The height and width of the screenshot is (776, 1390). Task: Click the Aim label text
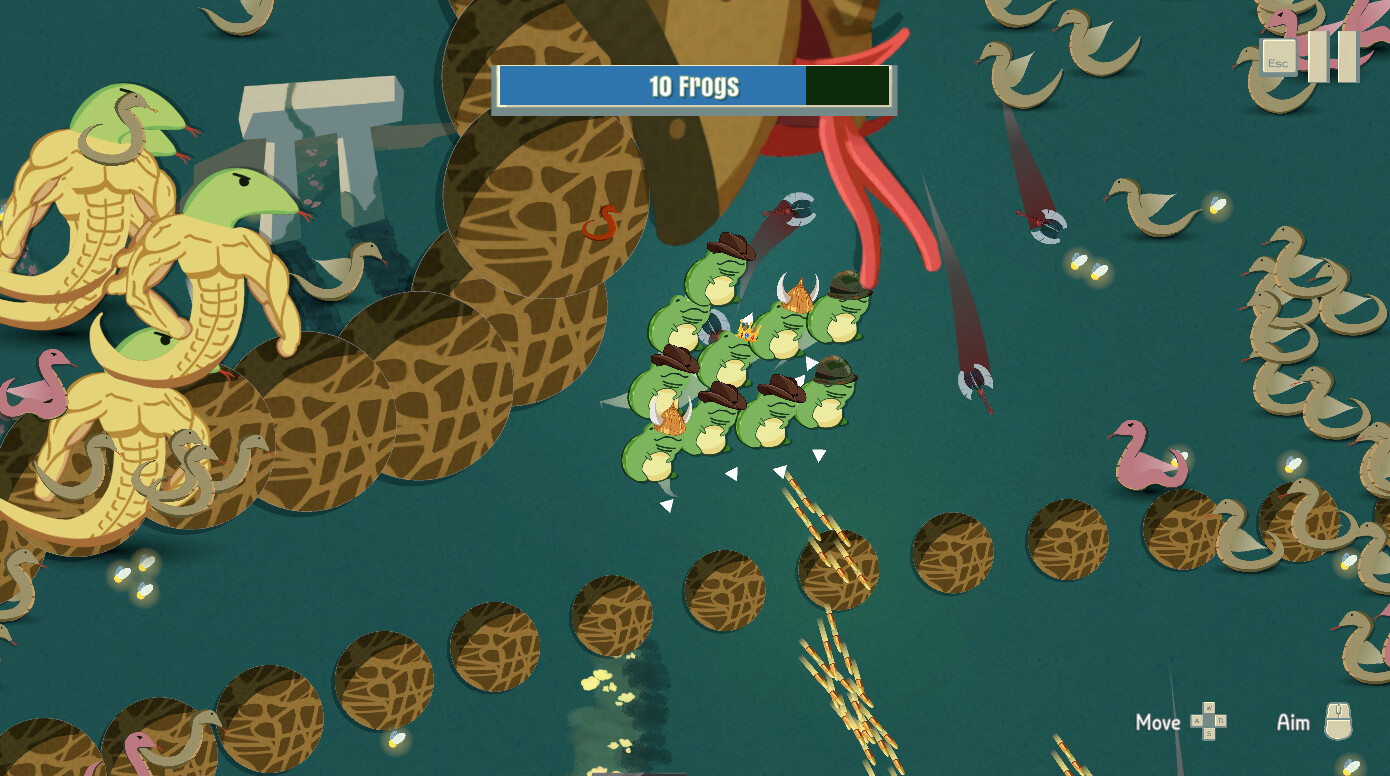[1294, 722]
